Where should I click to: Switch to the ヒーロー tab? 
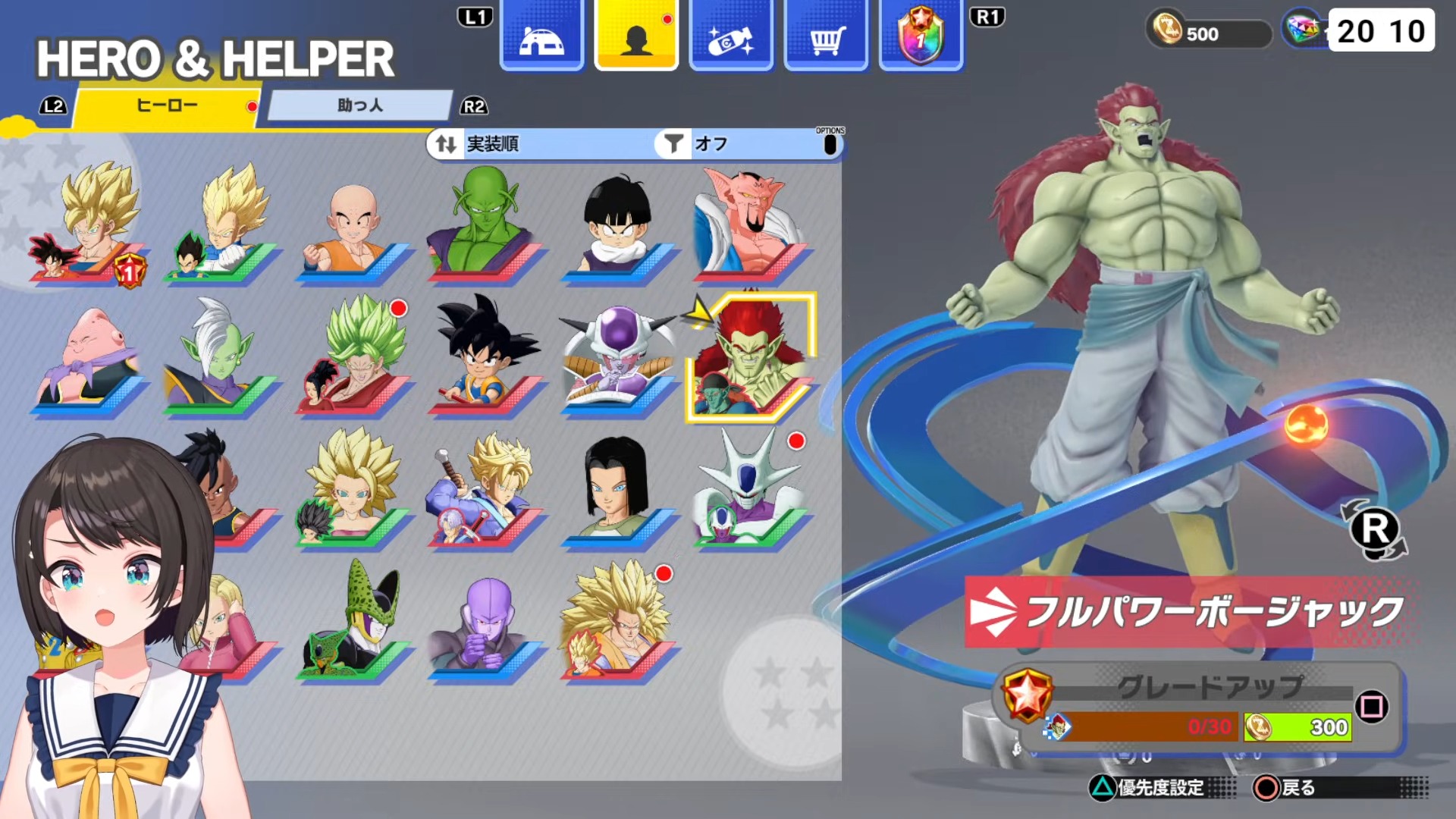point(167,106)
